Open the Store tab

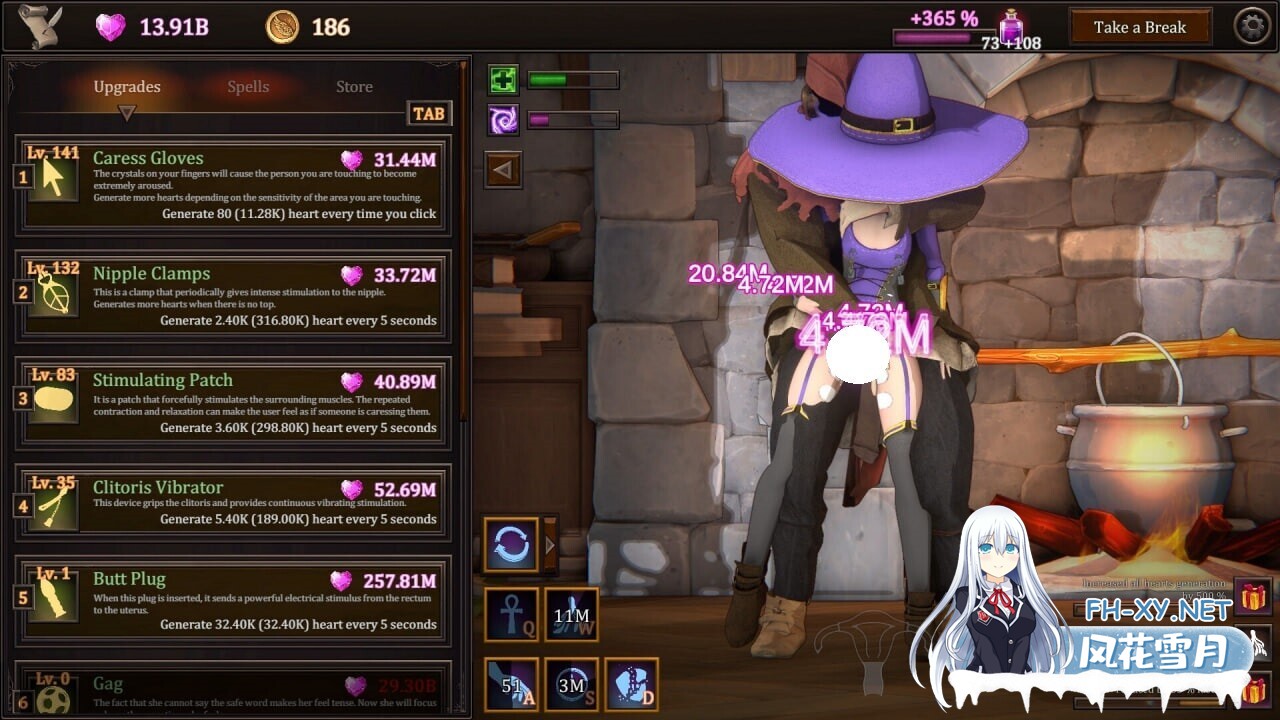click(354, 87)
